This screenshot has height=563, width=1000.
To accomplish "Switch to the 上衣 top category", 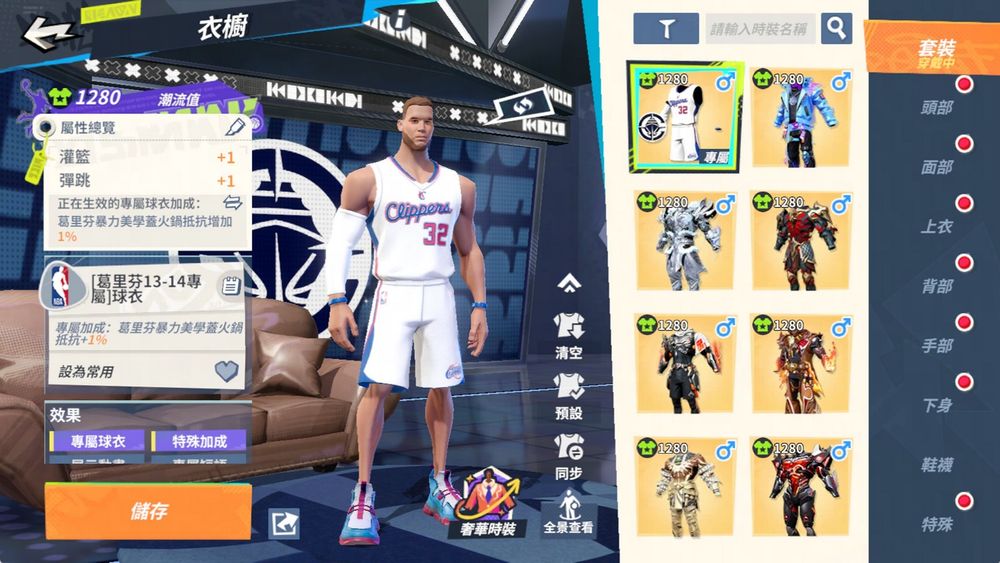I will click(937, 227).
